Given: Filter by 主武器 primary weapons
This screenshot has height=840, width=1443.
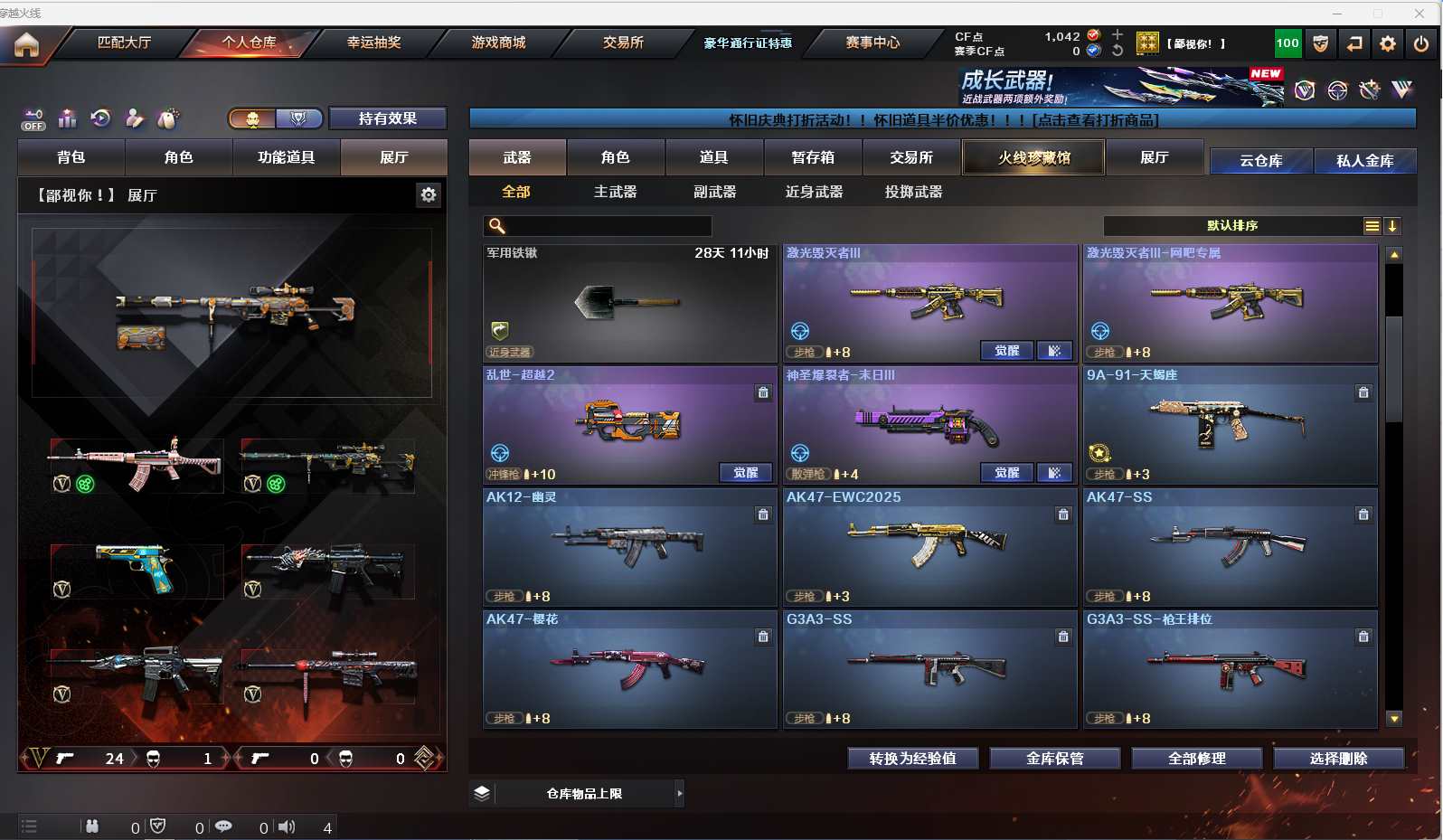Looking at the screenshot, I should 615,192.
